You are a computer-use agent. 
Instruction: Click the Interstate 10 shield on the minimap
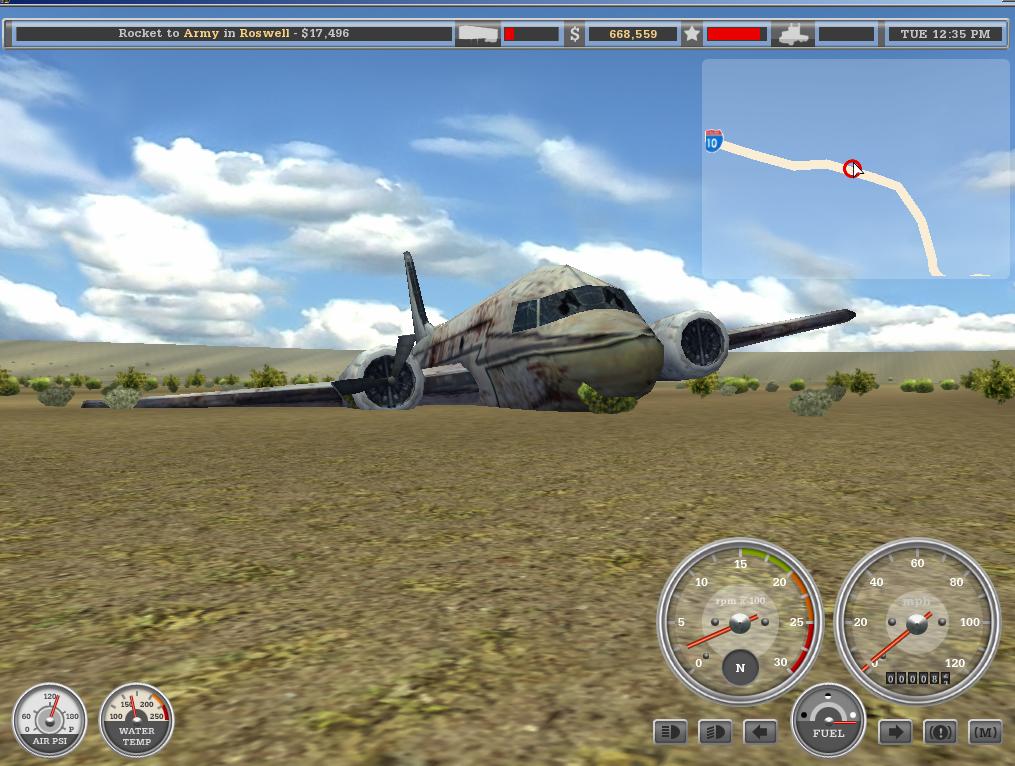[713, 141]
